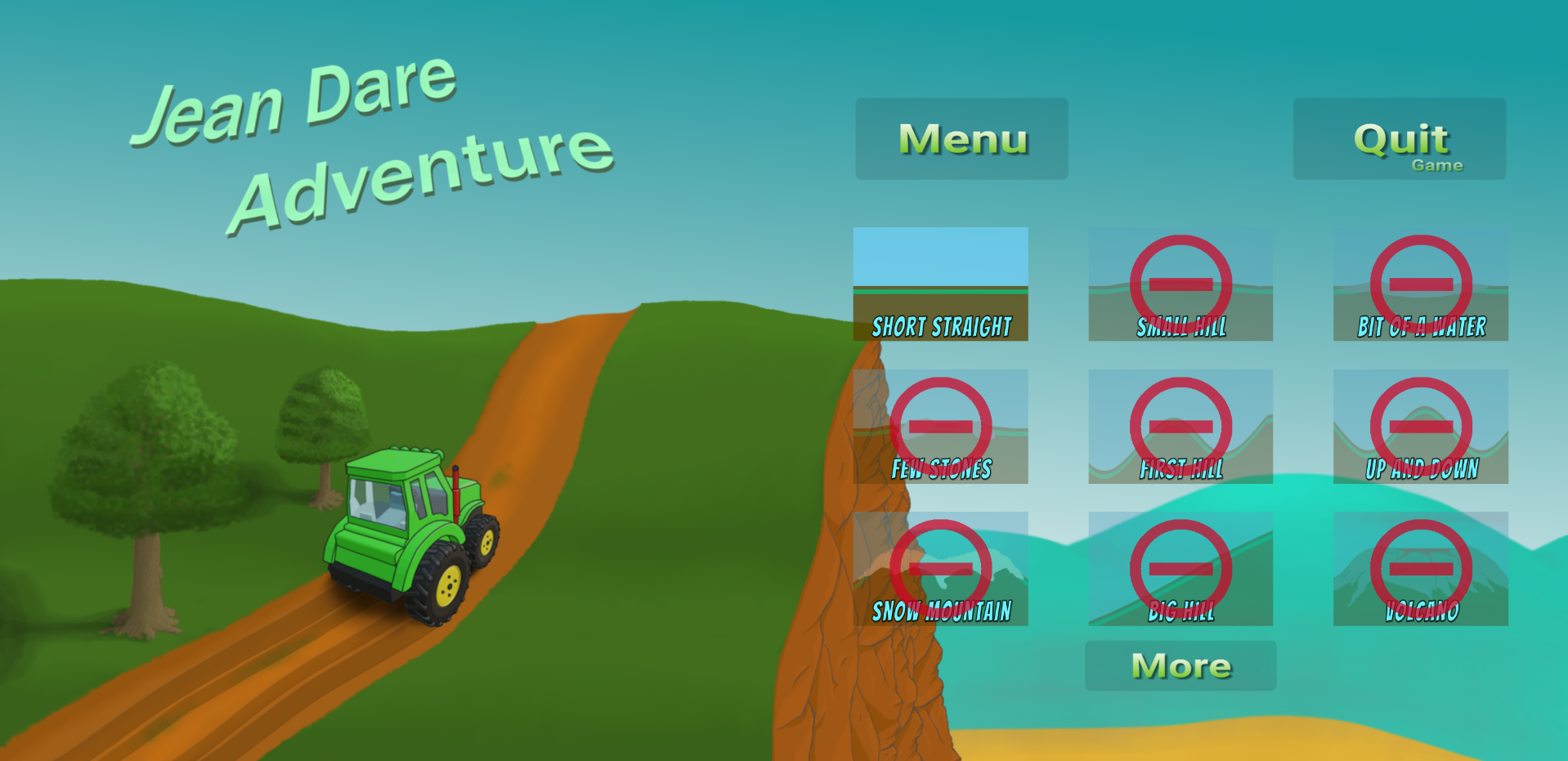Click the green tractor on the road
This screenshot has height=761, width=1568.
413,531
